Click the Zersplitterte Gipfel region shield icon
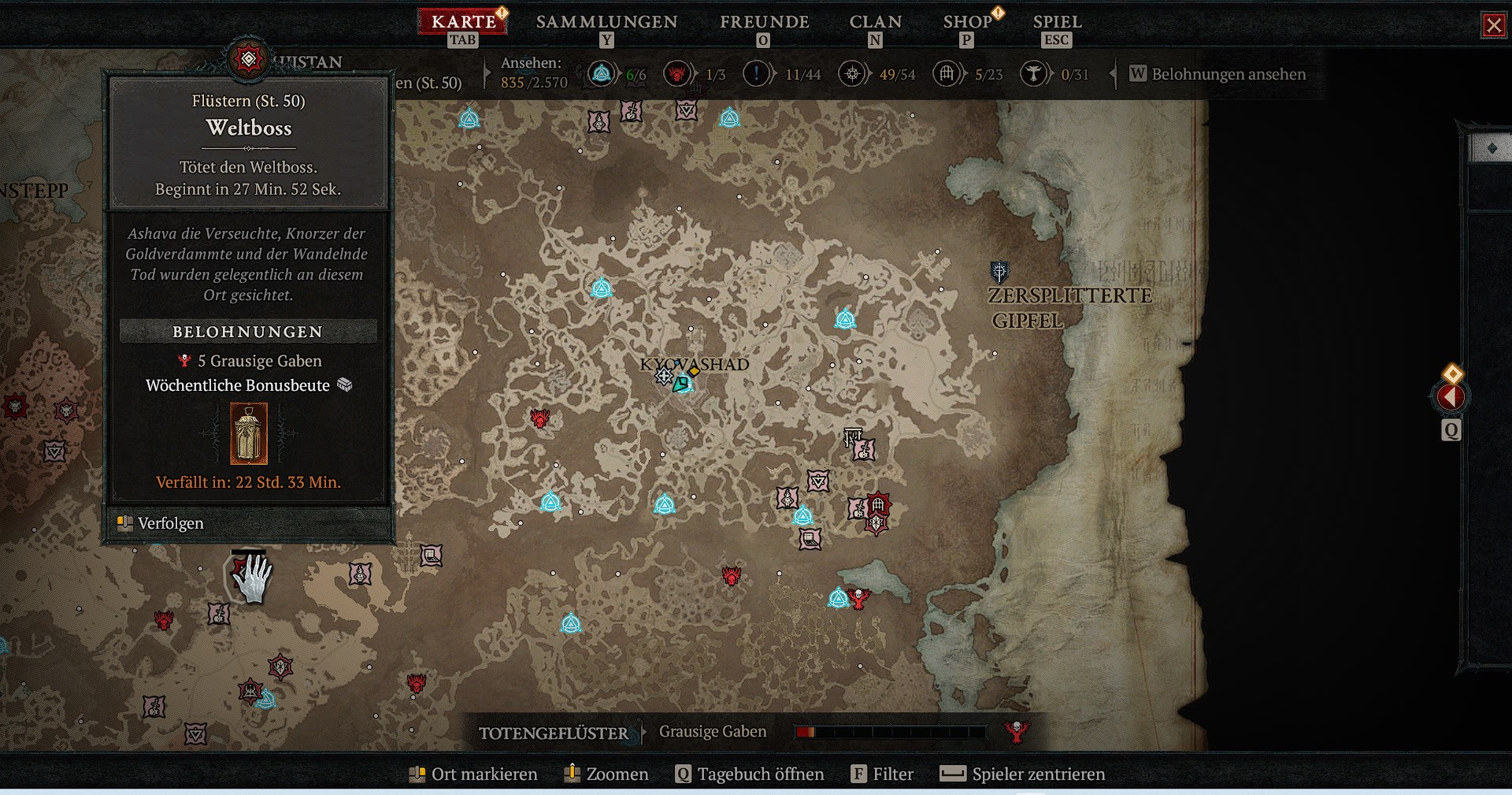 point(999,272)
